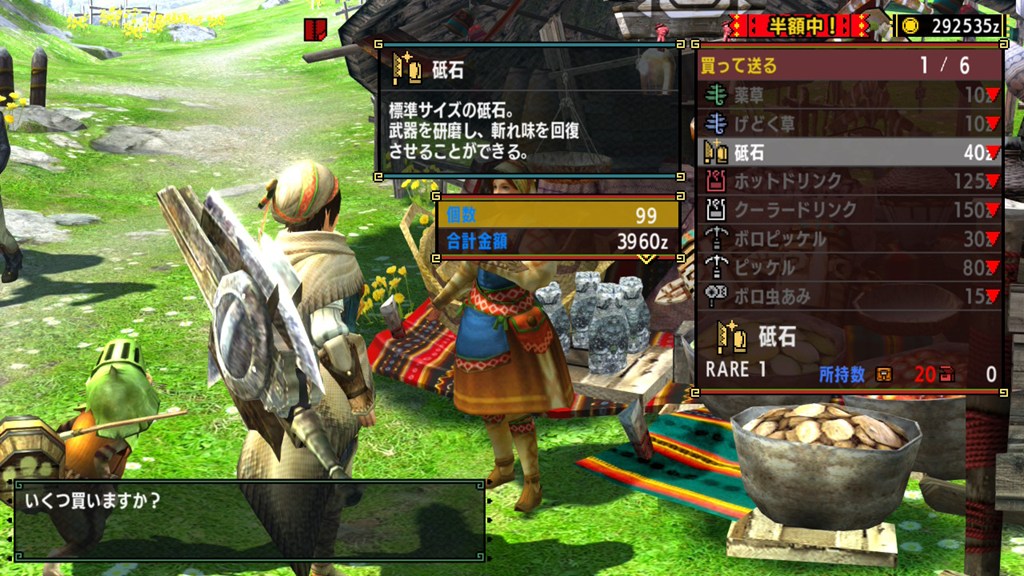The width and height of the screenshot is (1024, 576).
Task: Choose the 砥石 row priced 40z
Action: click(x=850, y=152)
